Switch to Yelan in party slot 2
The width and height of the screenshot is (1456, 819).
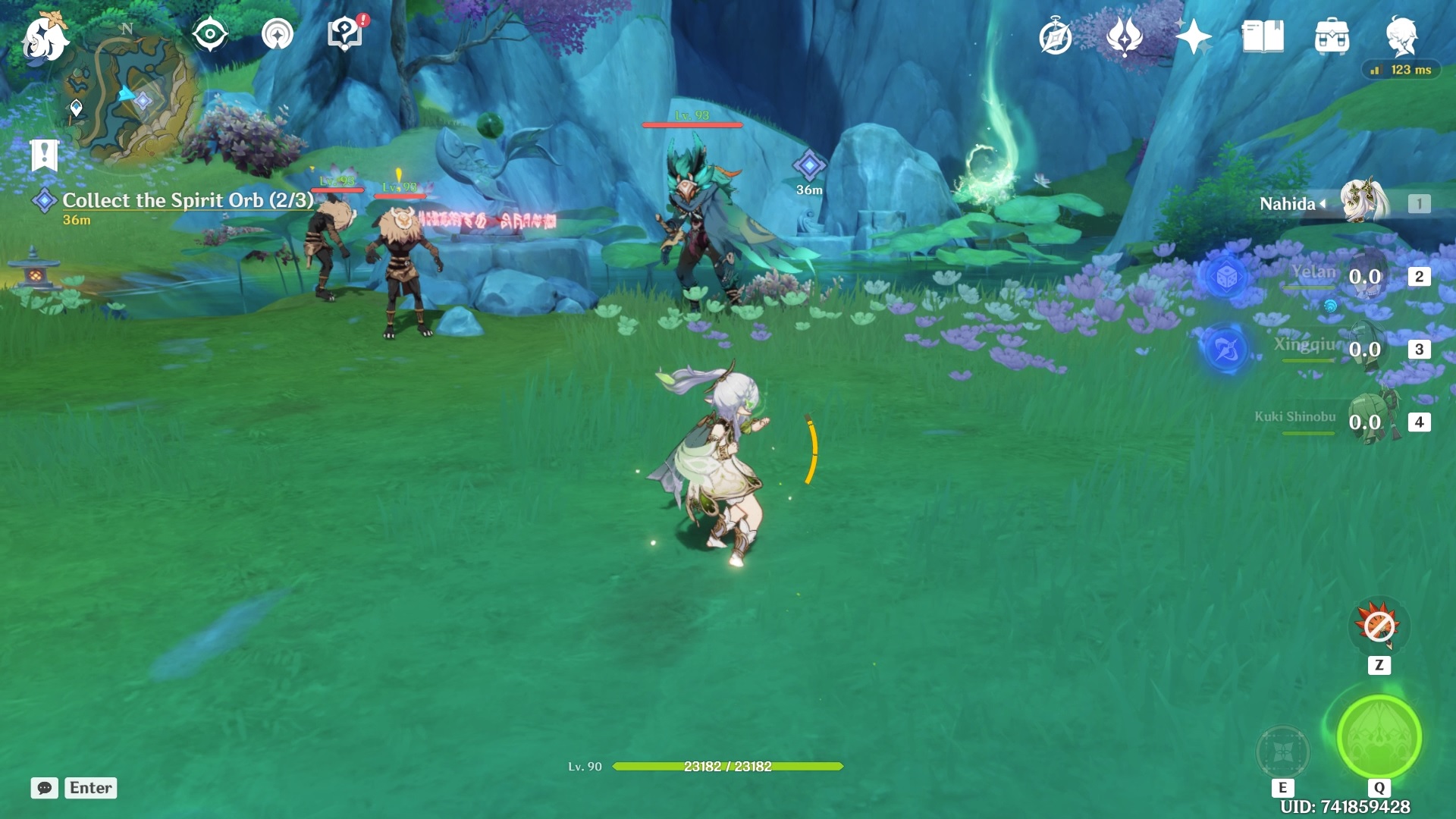tap(1365, 275)
